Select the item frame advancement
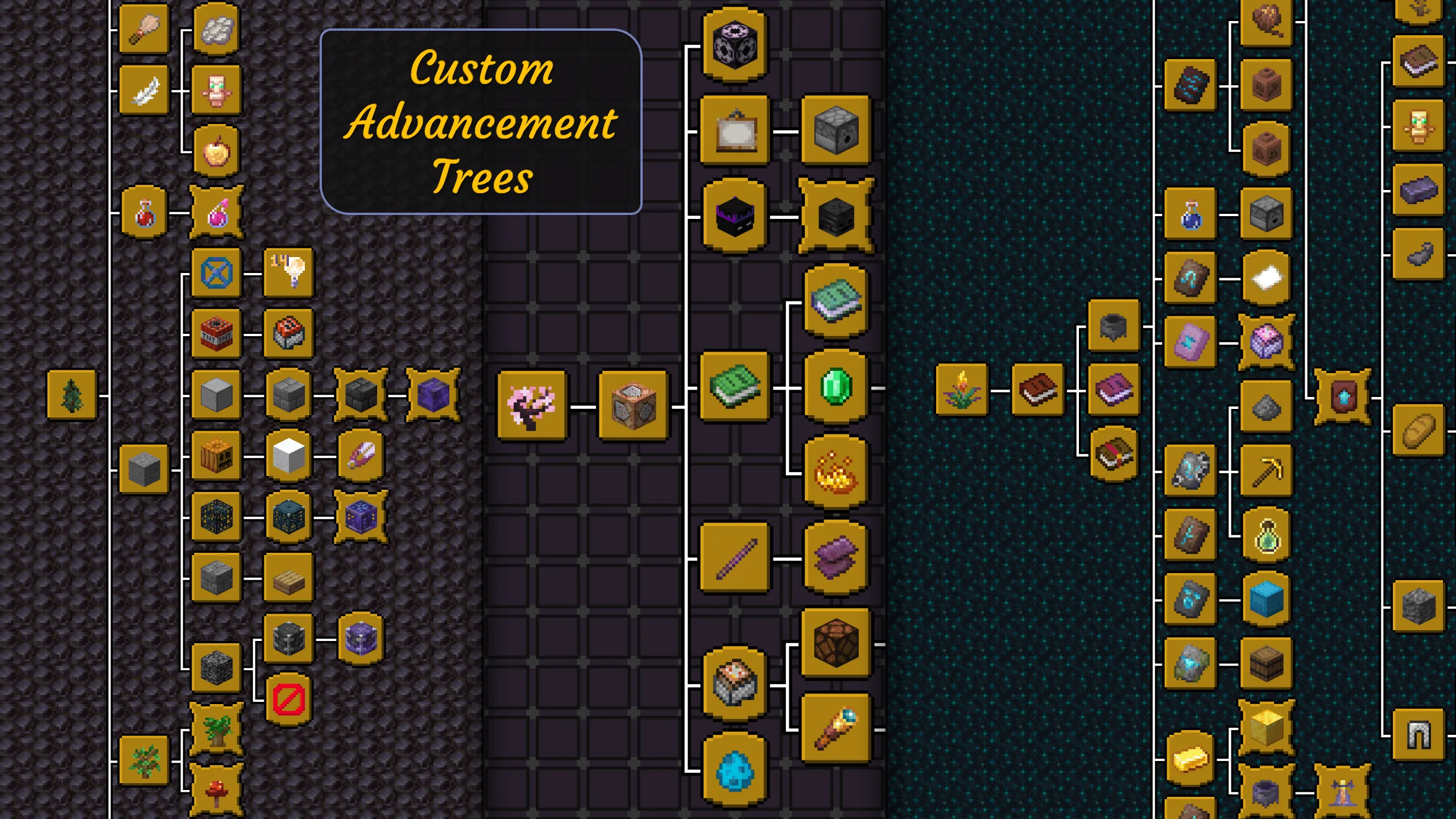The image size is (1456, 819). (x=734, y=131)
